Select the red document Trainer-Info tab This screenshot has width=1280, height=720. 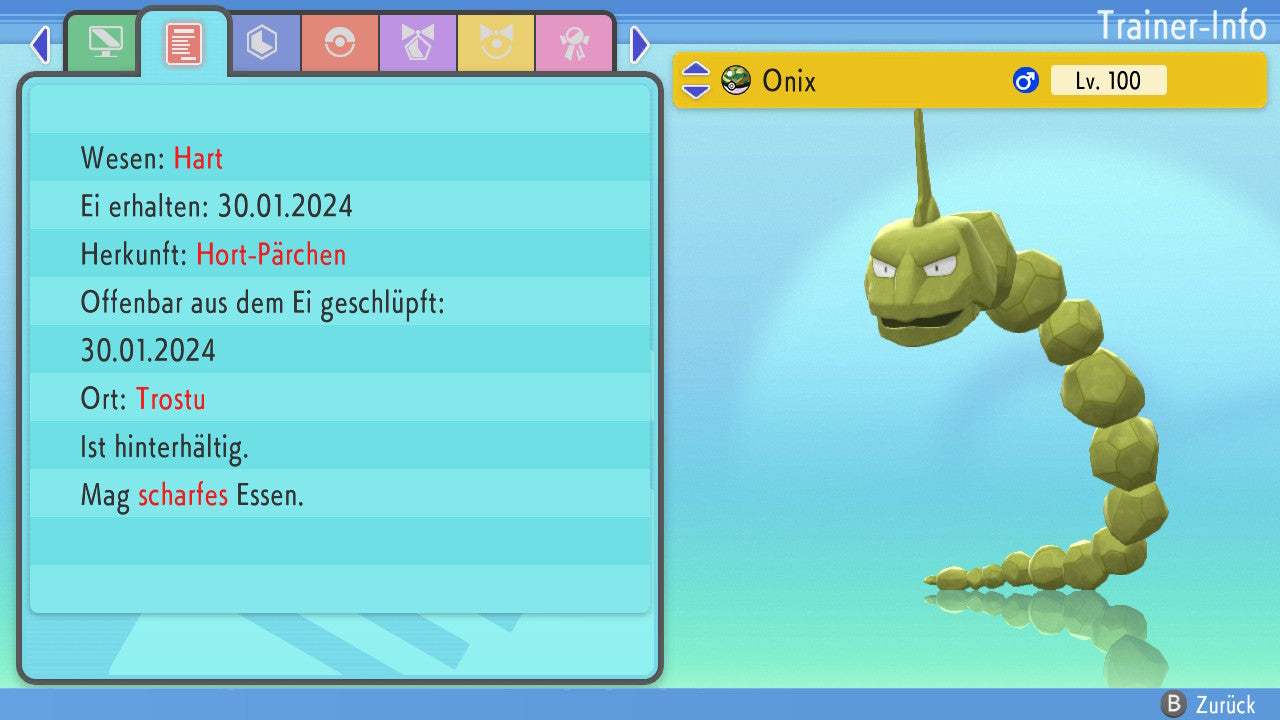click(x=184, y=44)
